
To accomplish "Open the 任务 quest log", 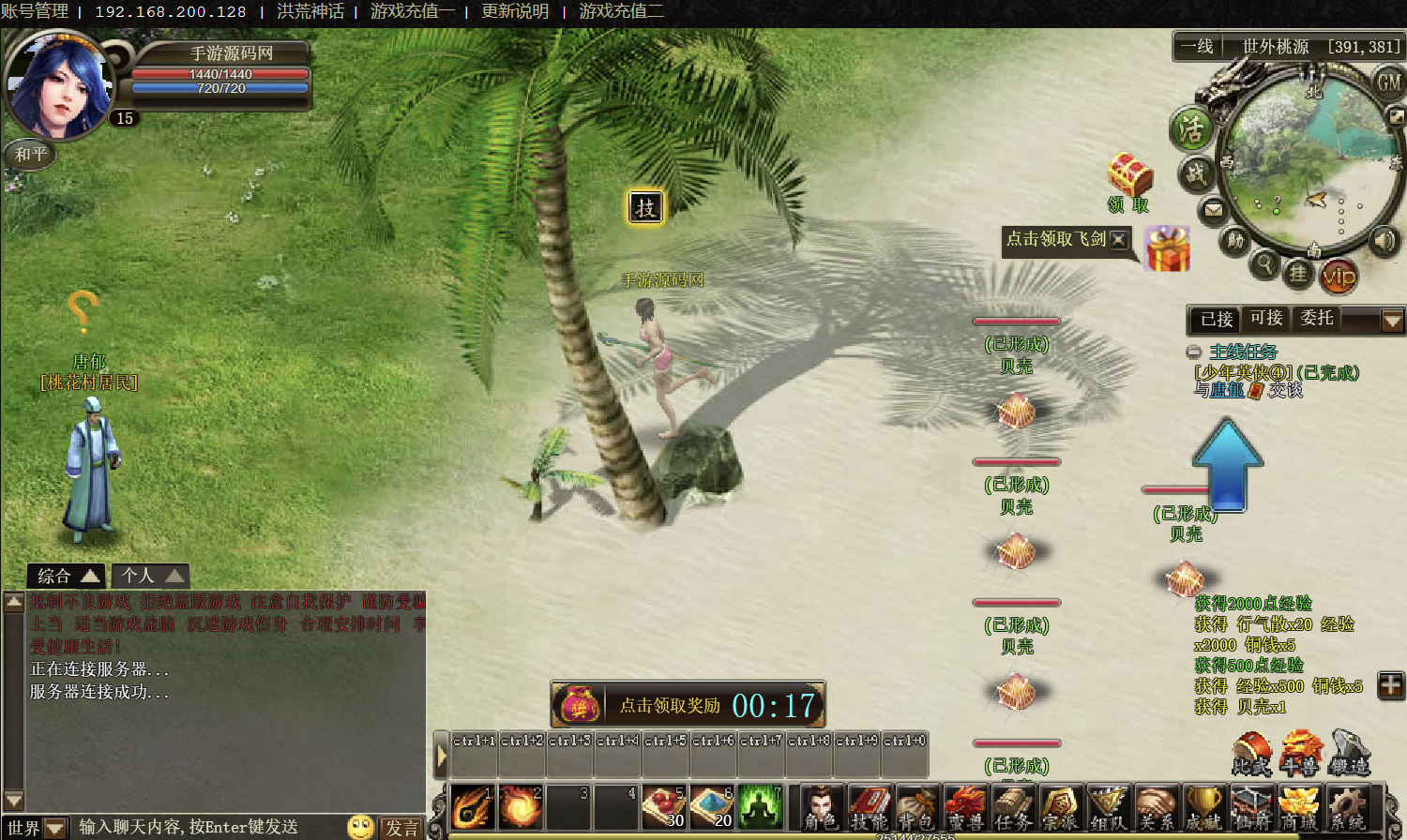I will [x=1013, y=806].
